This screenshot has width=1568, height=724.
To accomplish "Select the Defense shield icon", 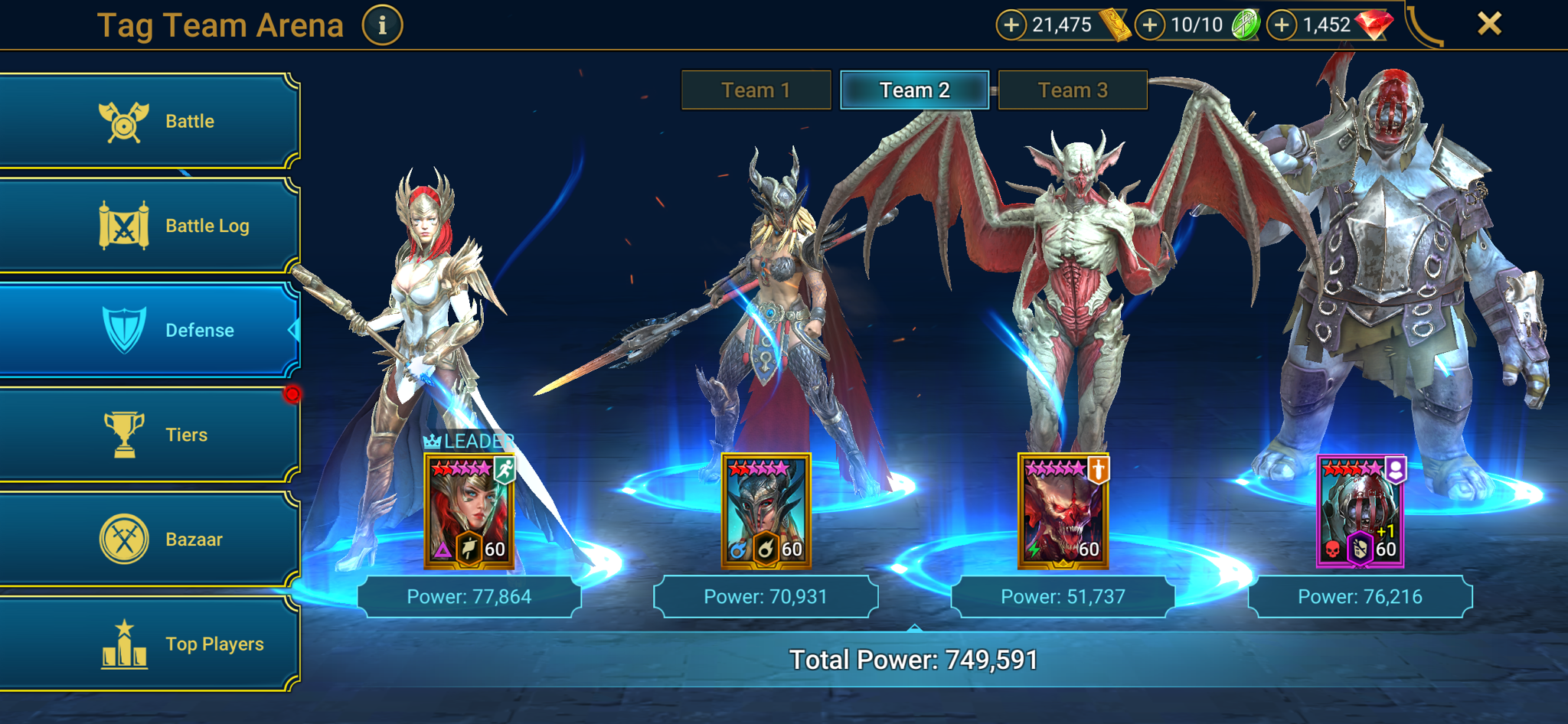I will [124, 331].
